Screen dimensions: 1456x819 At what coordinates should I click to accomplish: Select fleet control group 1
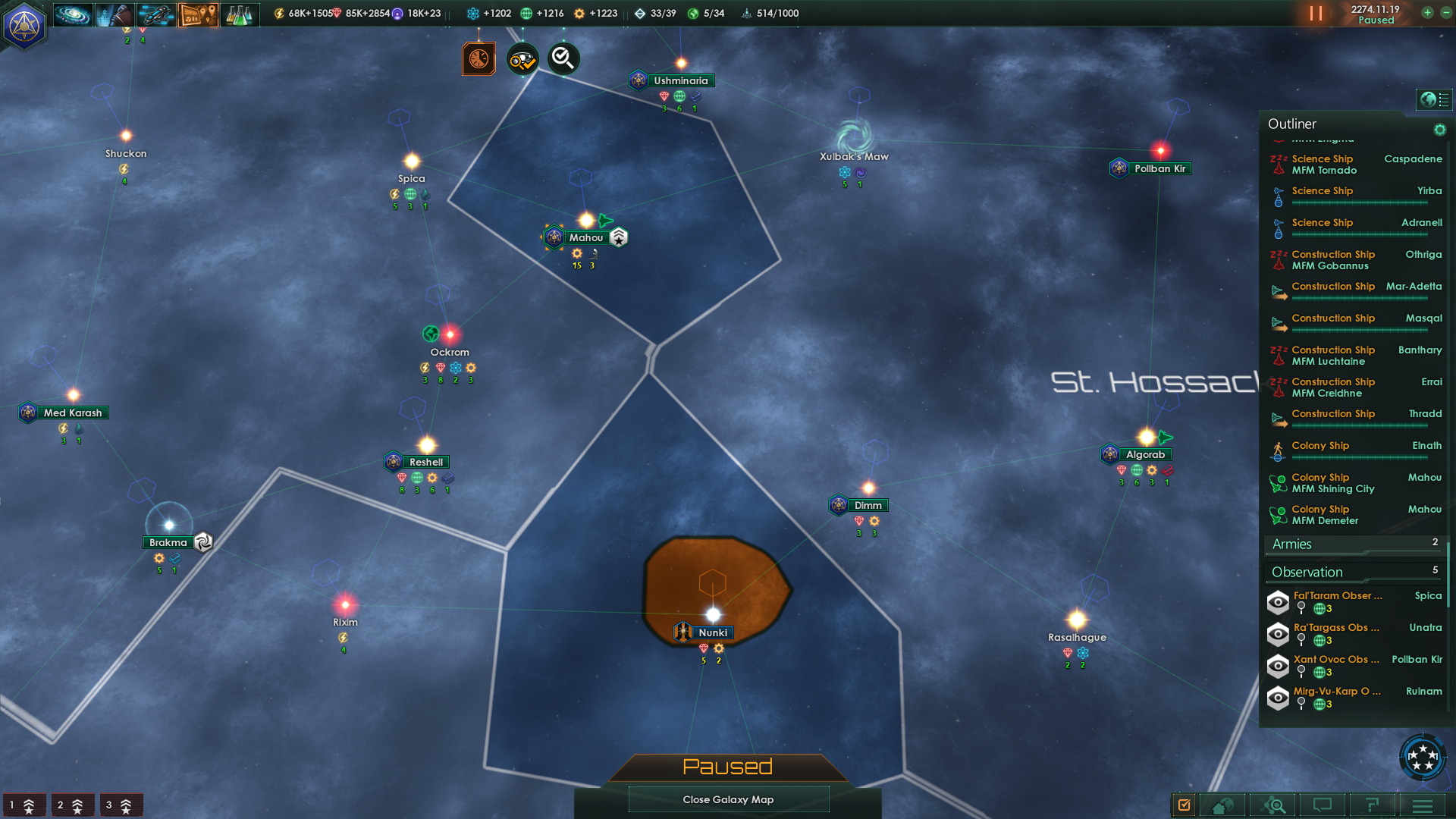click(x=23, y=805)
